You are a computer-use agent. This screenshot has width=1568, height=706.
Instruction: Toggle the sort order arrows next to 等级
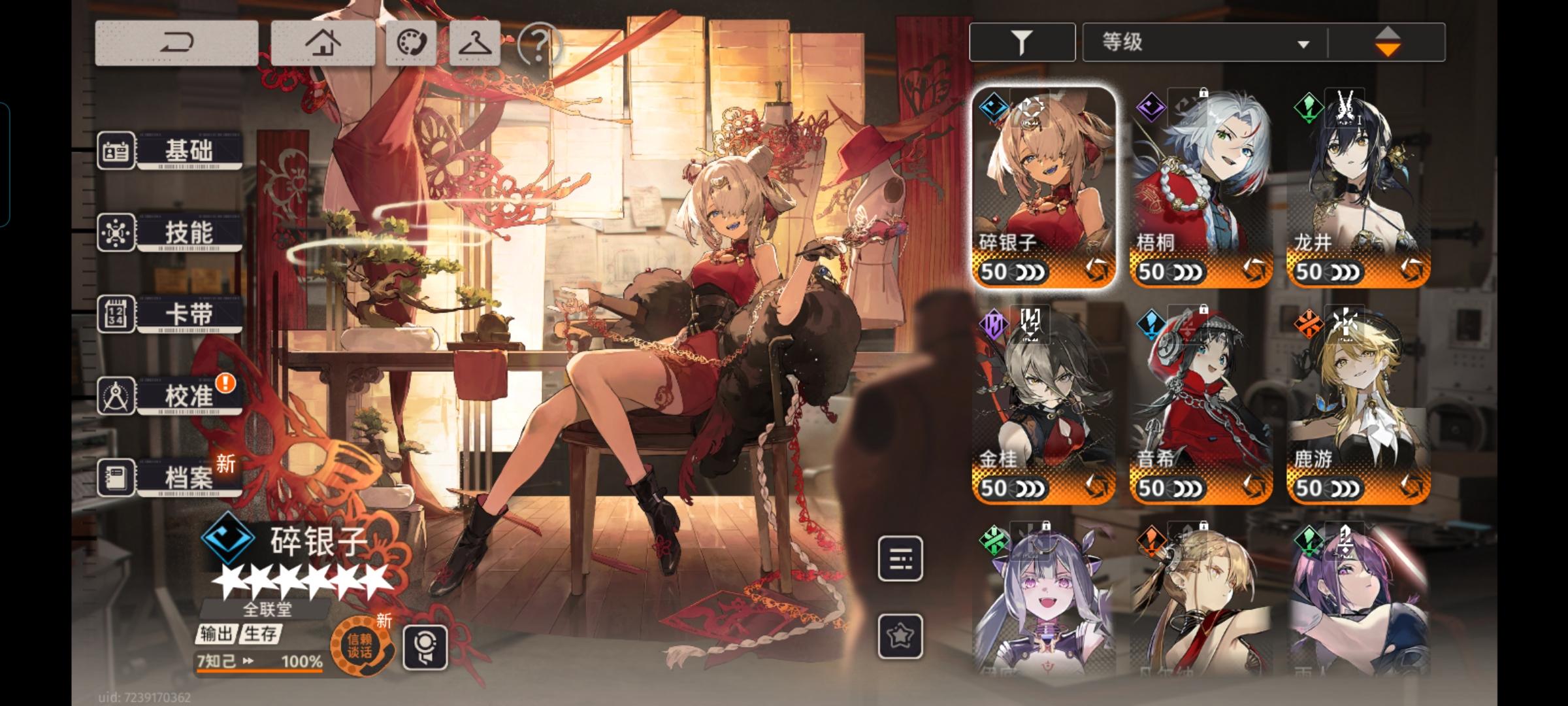click(x=1389, y=41)
